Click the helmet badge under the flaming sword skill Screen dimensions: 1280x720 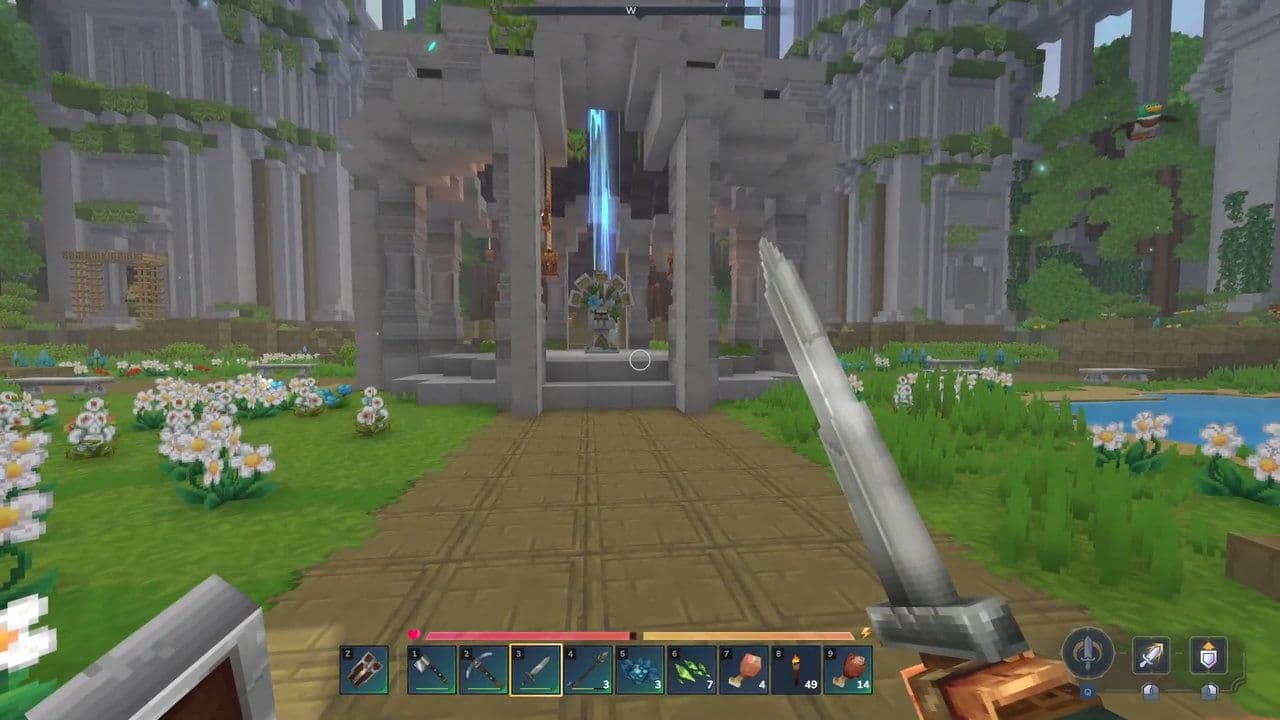1151,691
